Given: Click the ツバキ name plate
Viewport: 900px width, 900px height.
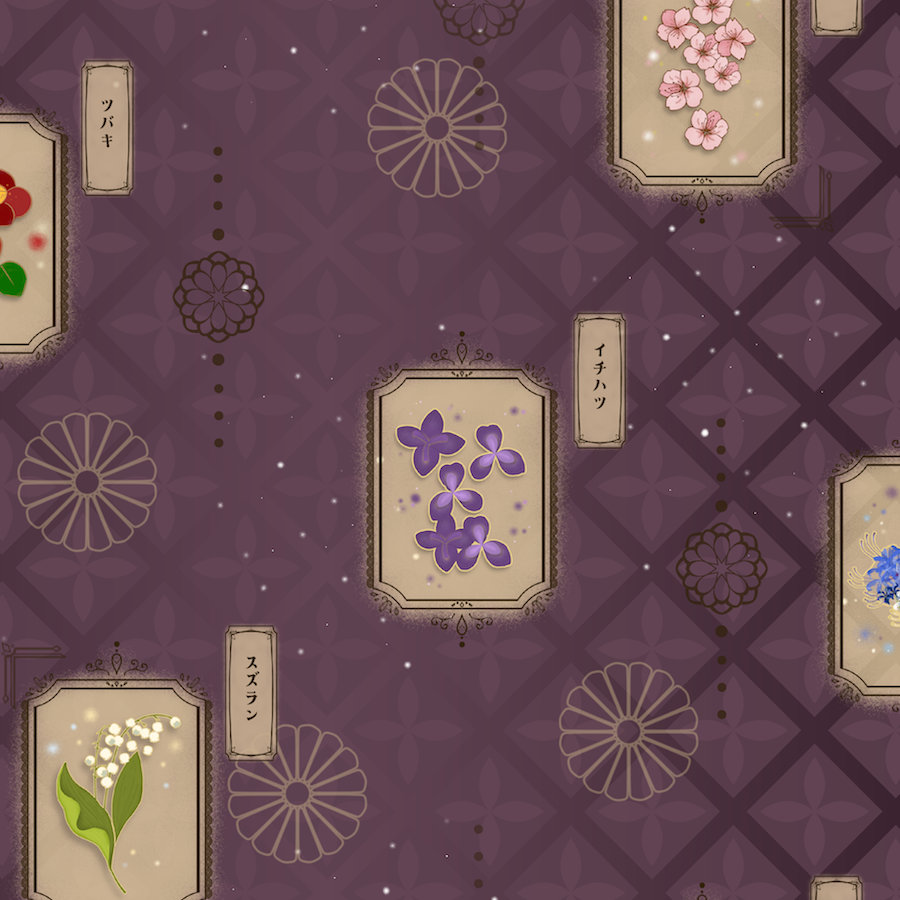Looking at the screenshot, I should click(107, 127).
